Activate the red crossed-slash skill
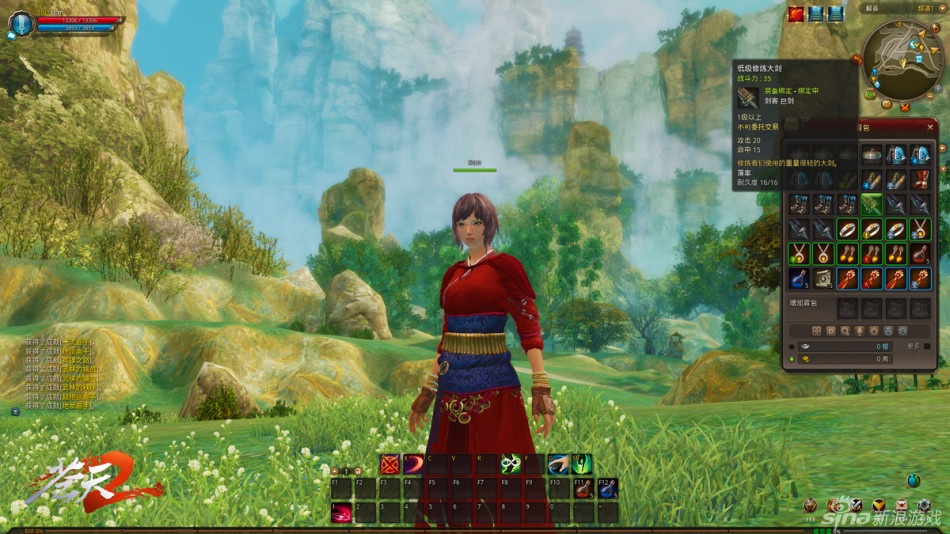The height and width of the screenshot is (534, 950). click(390, 464)
